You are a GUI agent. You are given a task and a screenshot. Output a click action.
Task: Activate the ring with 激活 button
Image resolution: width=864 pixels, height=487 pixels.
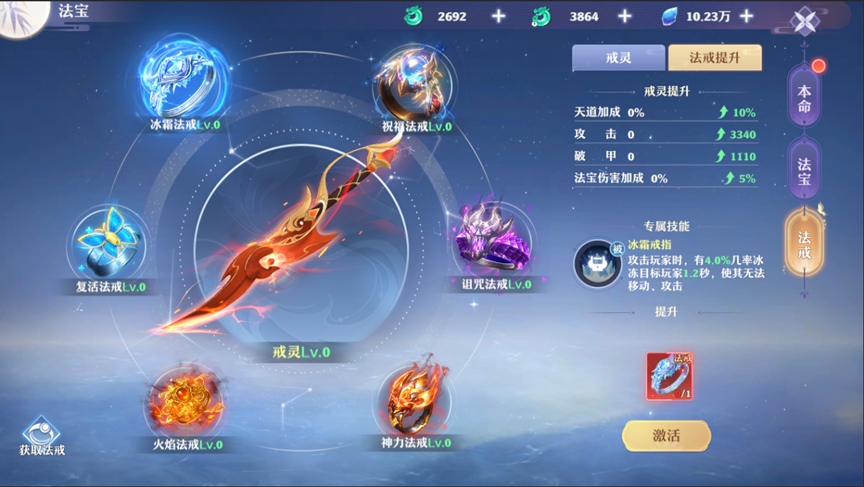[666, 435]
